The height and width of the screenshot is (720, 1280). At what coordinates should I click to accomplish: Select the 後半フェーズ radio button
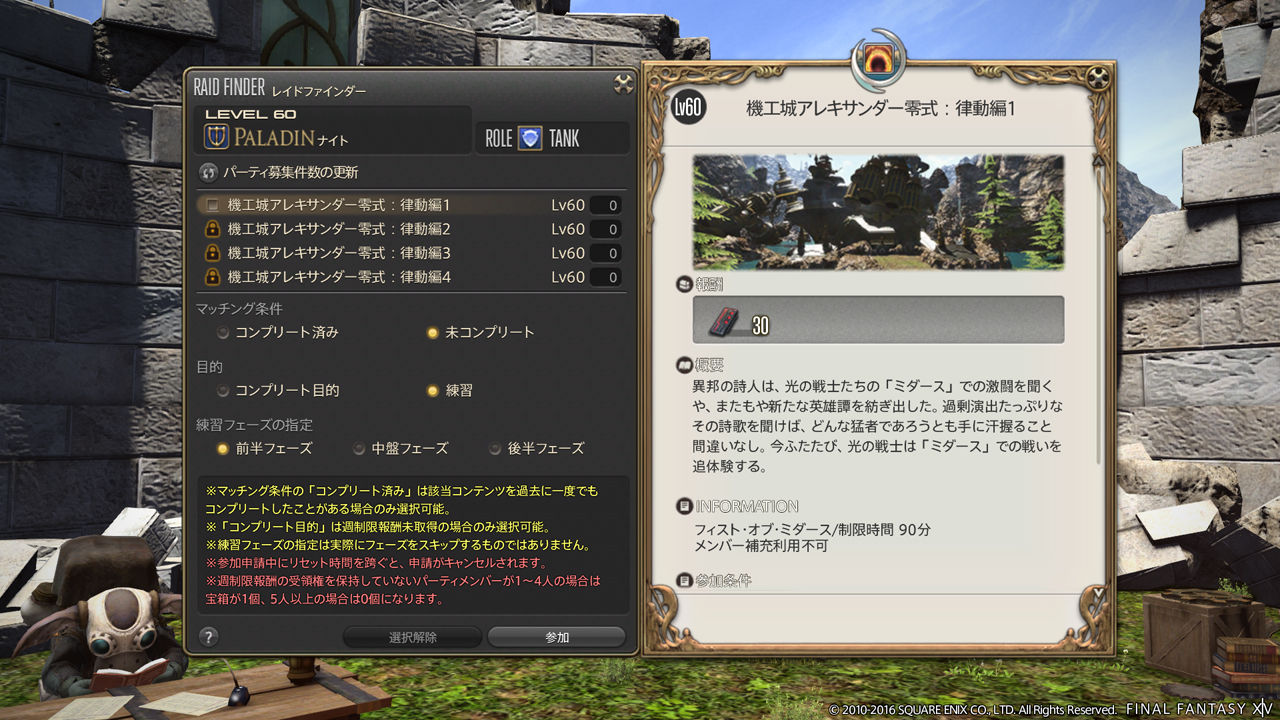494,448
